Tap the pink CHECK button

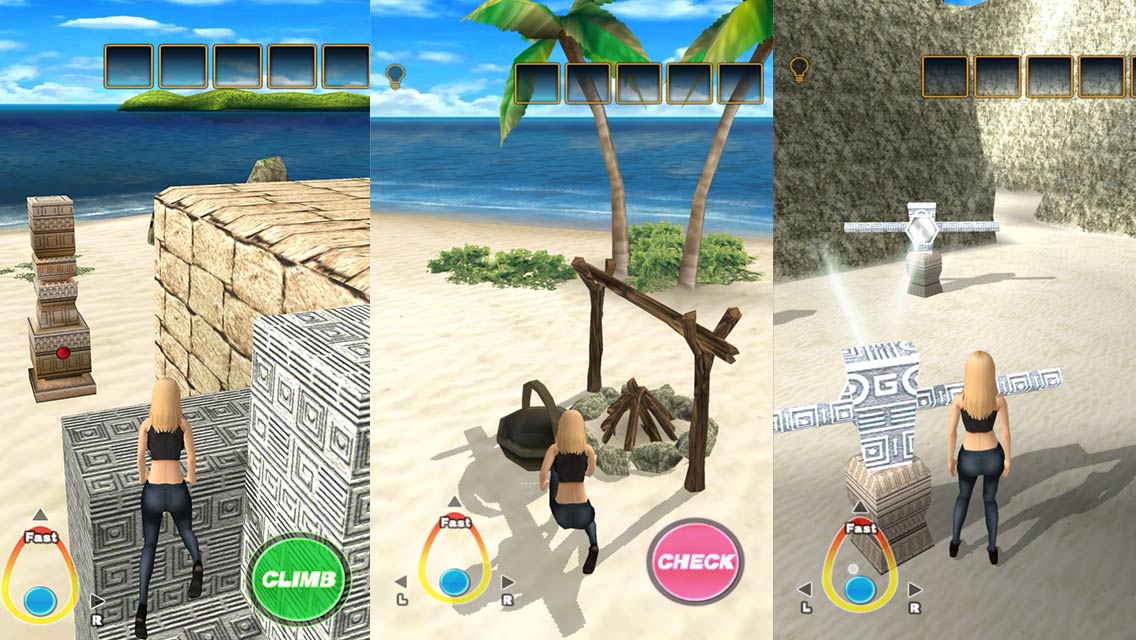tap(695, 561)
